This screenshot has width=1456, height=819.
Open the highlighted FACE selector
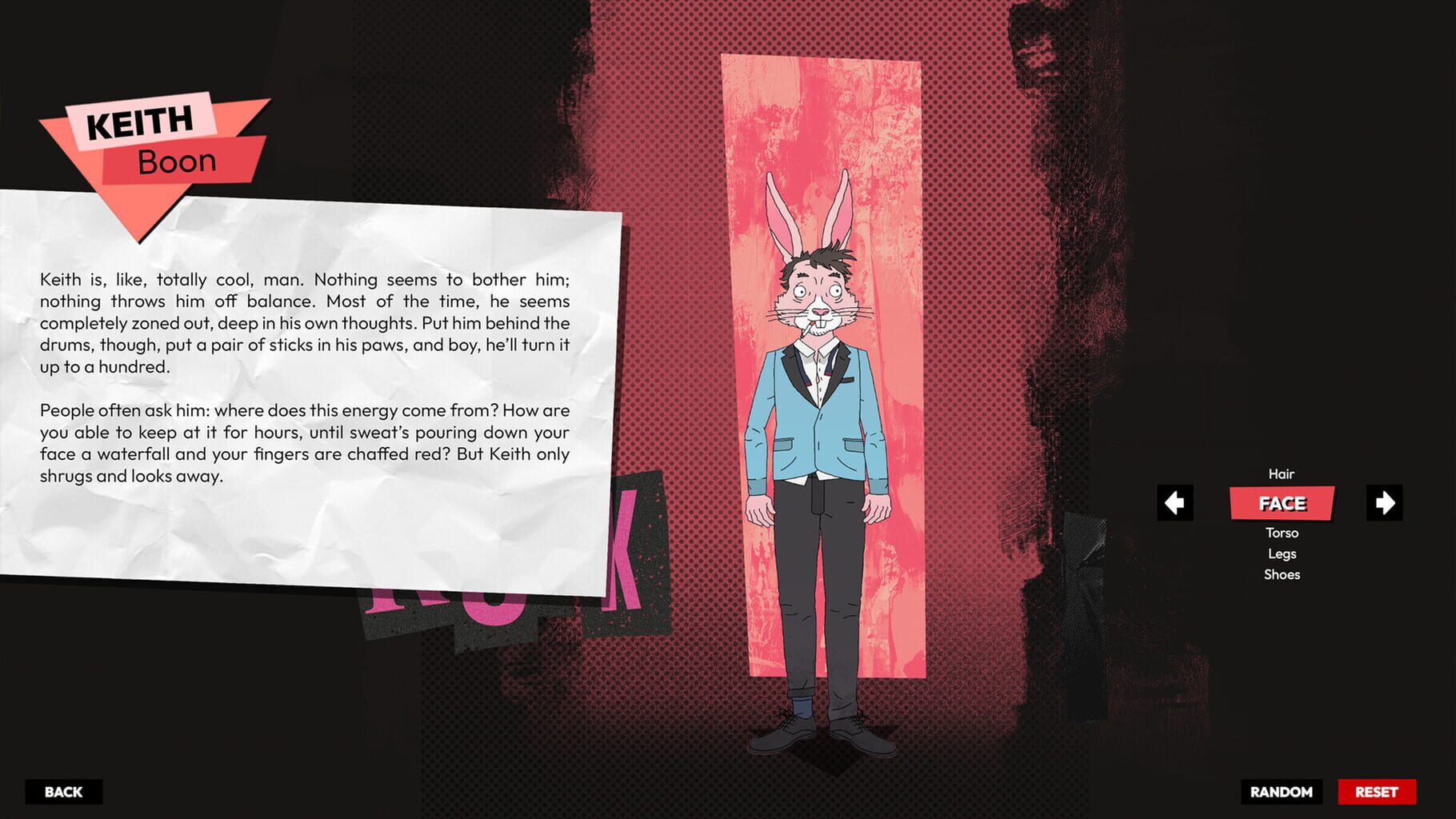click(x=1282, y=503)
